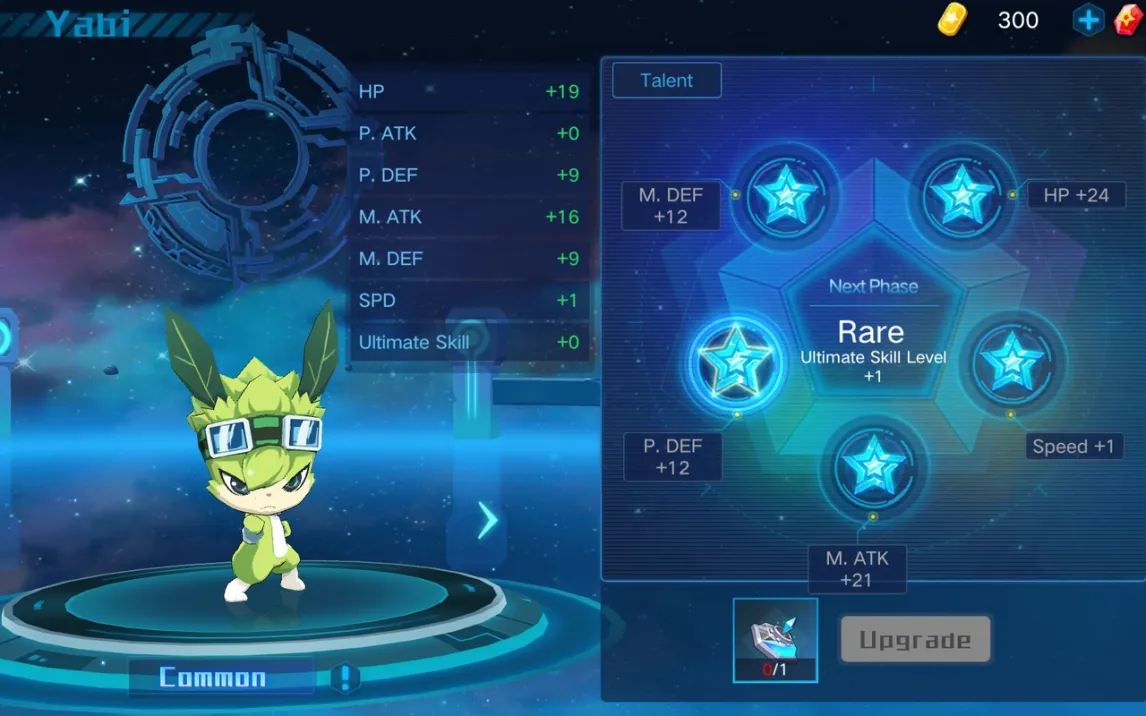
Task: Open the red gem currency icon
Action: [1130, 20]
